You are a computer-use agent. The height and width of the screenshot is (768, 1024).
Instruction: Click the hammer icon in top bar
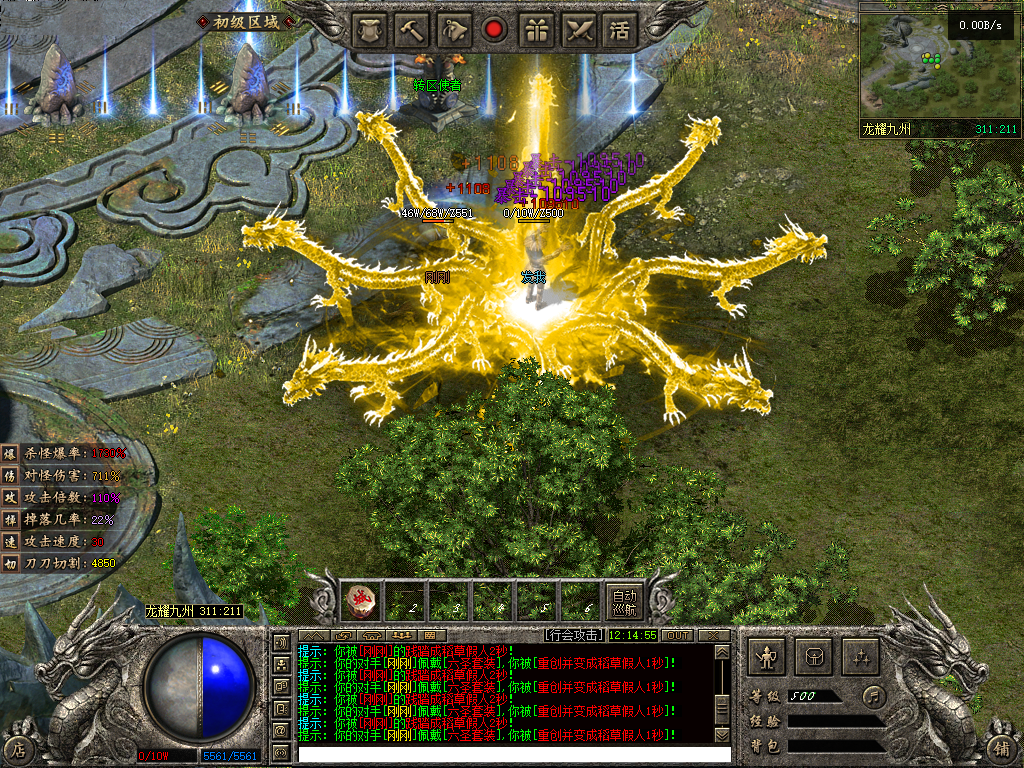tap(410, 29)
